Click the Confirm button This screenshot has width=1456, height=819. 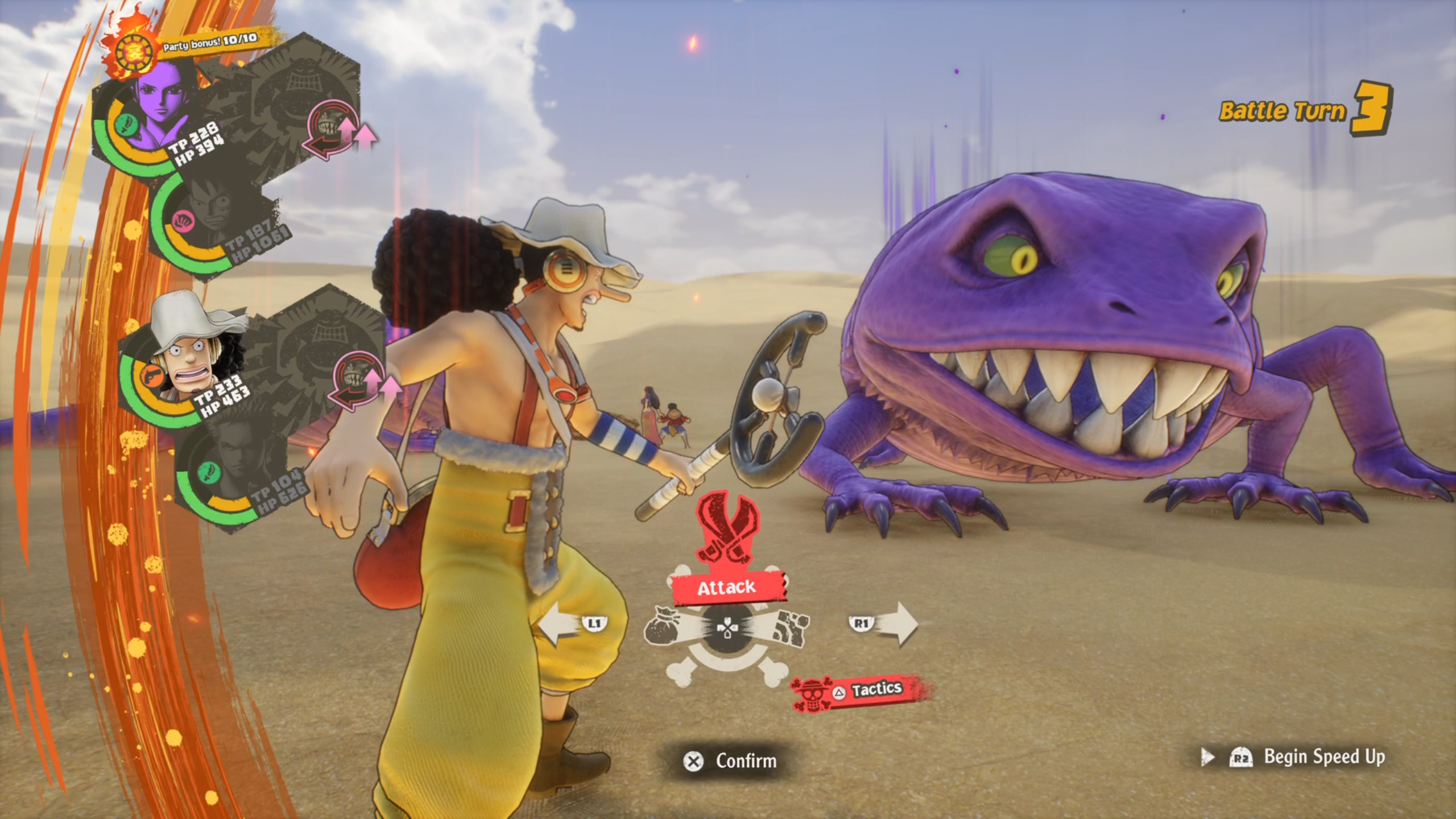730,761
